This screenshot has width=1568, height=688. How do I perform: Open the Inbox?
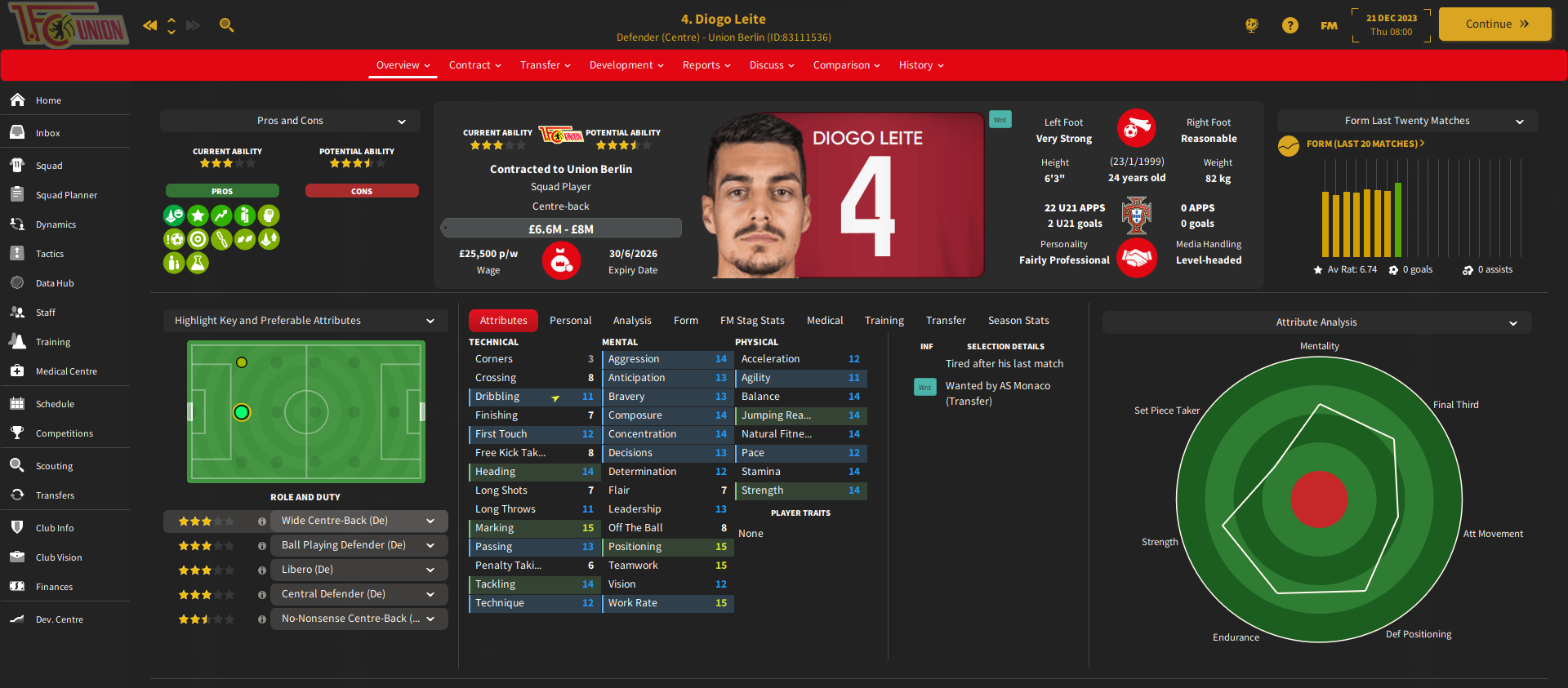[x=47, y=133]
